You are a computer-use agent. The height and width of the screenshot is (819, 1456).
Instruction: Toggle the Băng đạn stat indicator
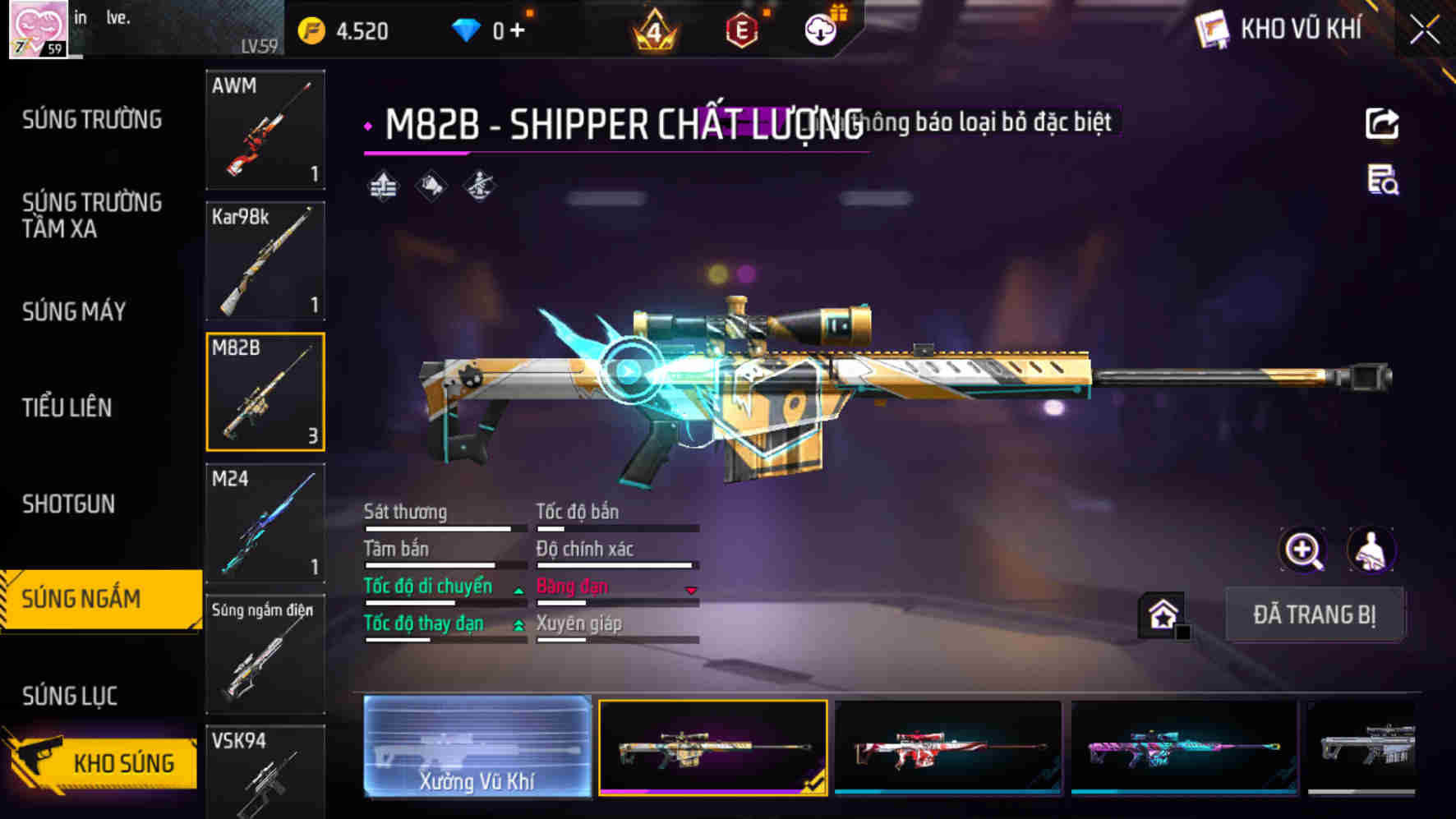(x=691, y=588)
